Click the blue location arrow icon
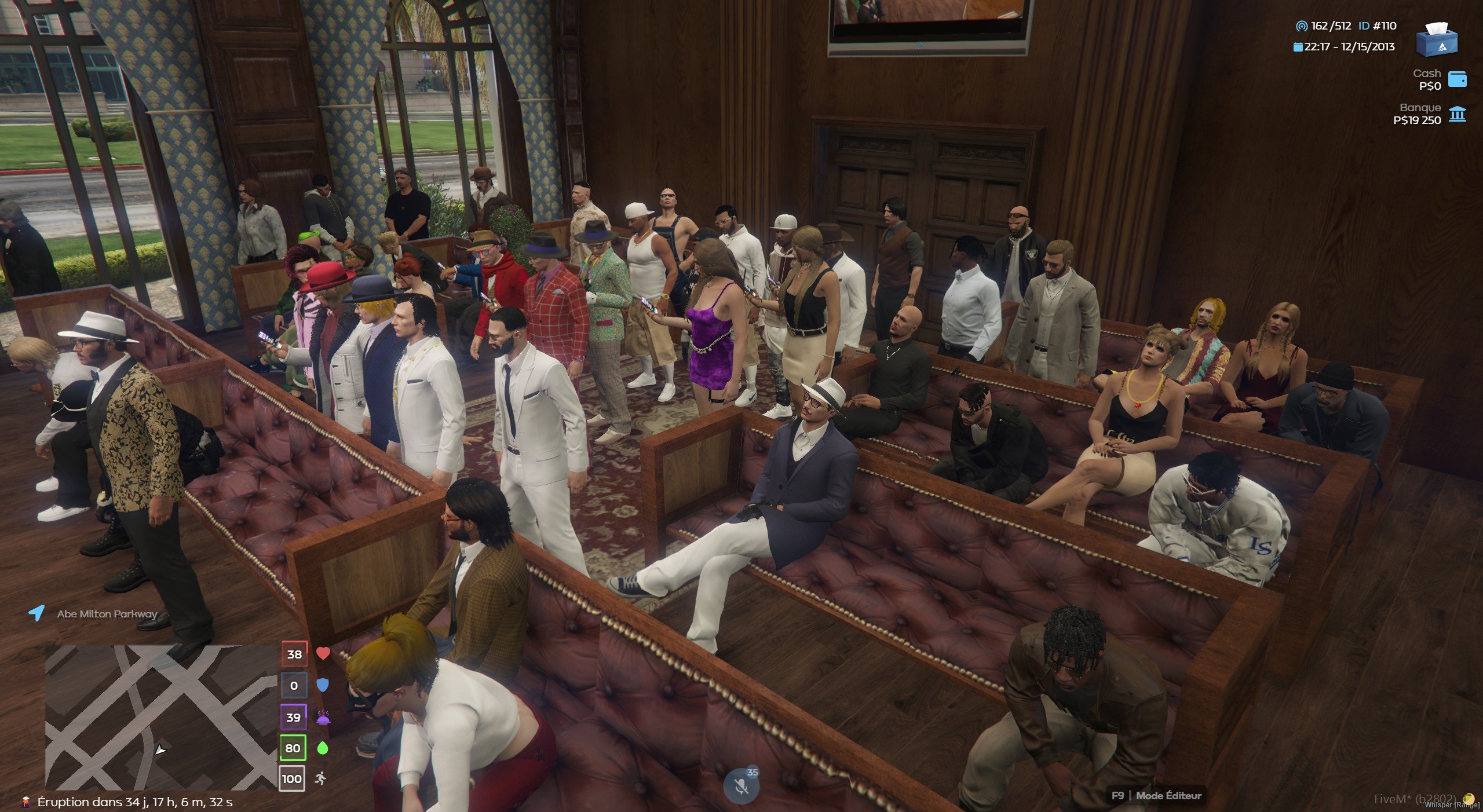 (x=36, y=613)
